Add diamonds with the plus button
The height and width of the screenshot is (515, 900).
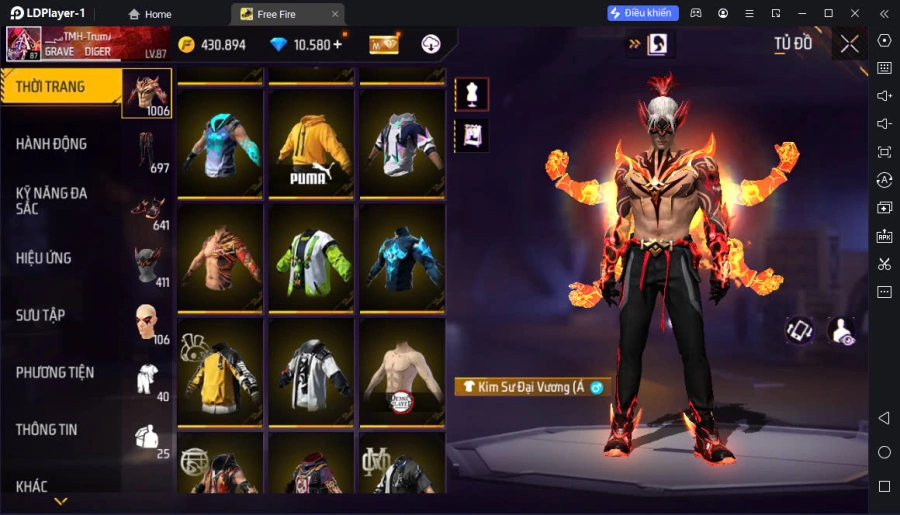pos(337,44)
